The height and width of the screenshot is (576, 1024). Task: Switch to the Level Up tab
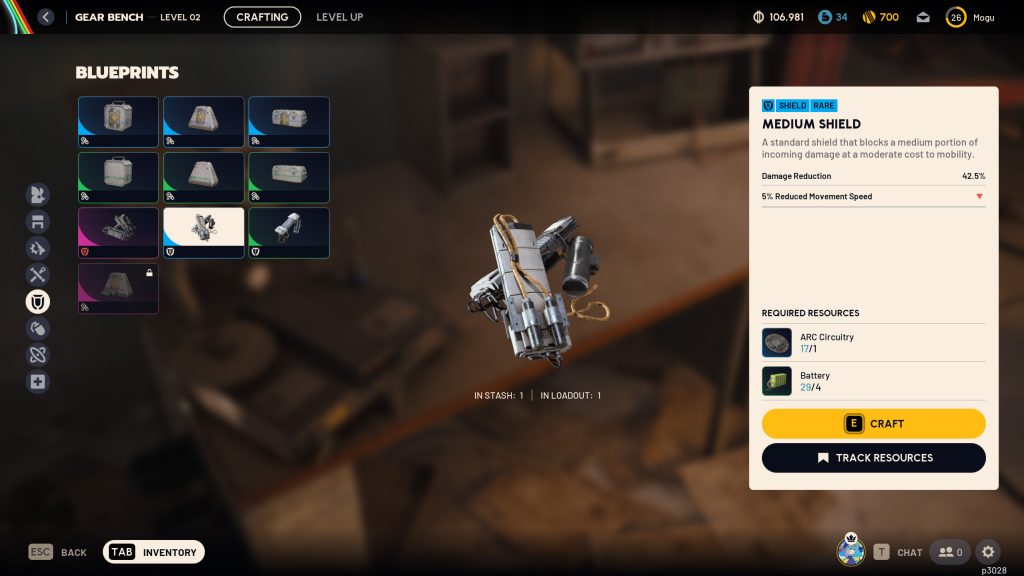click(340, 17)
